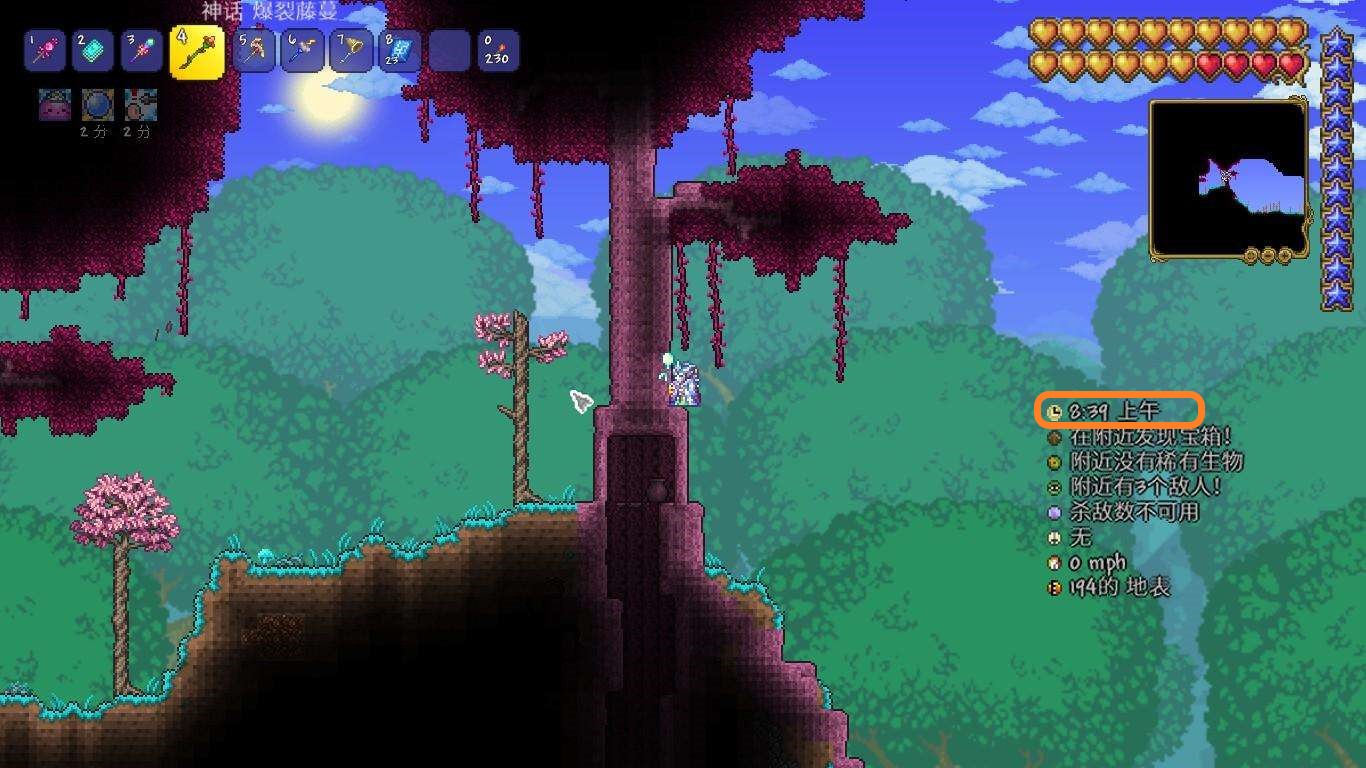The width and height of the screenshot is (1366, 768).
Task: Select the pink gem staff in slot 1
Action: point(44,51)
